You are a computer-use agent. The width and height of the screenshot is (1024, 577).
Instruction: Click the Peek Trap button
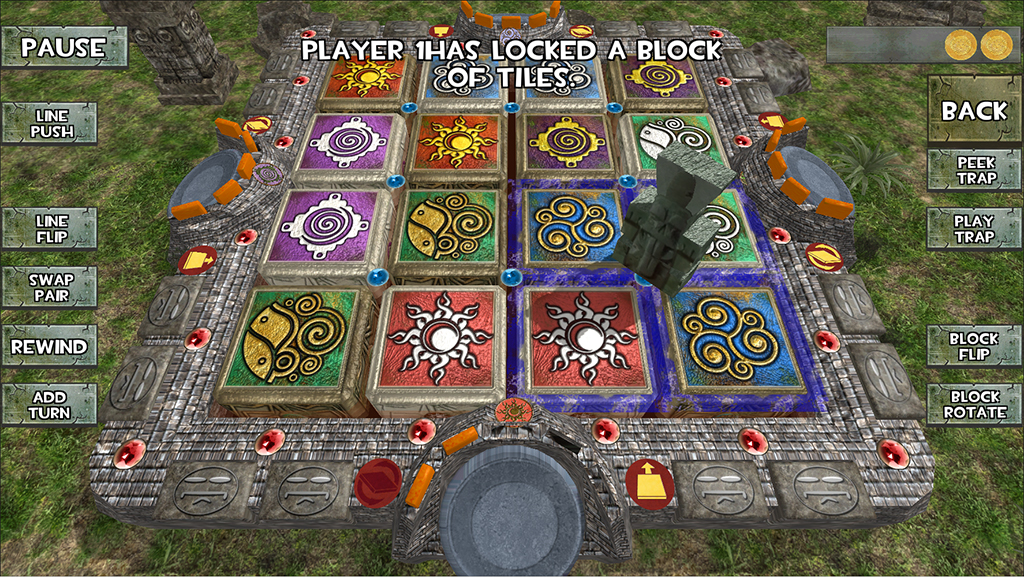975,170
